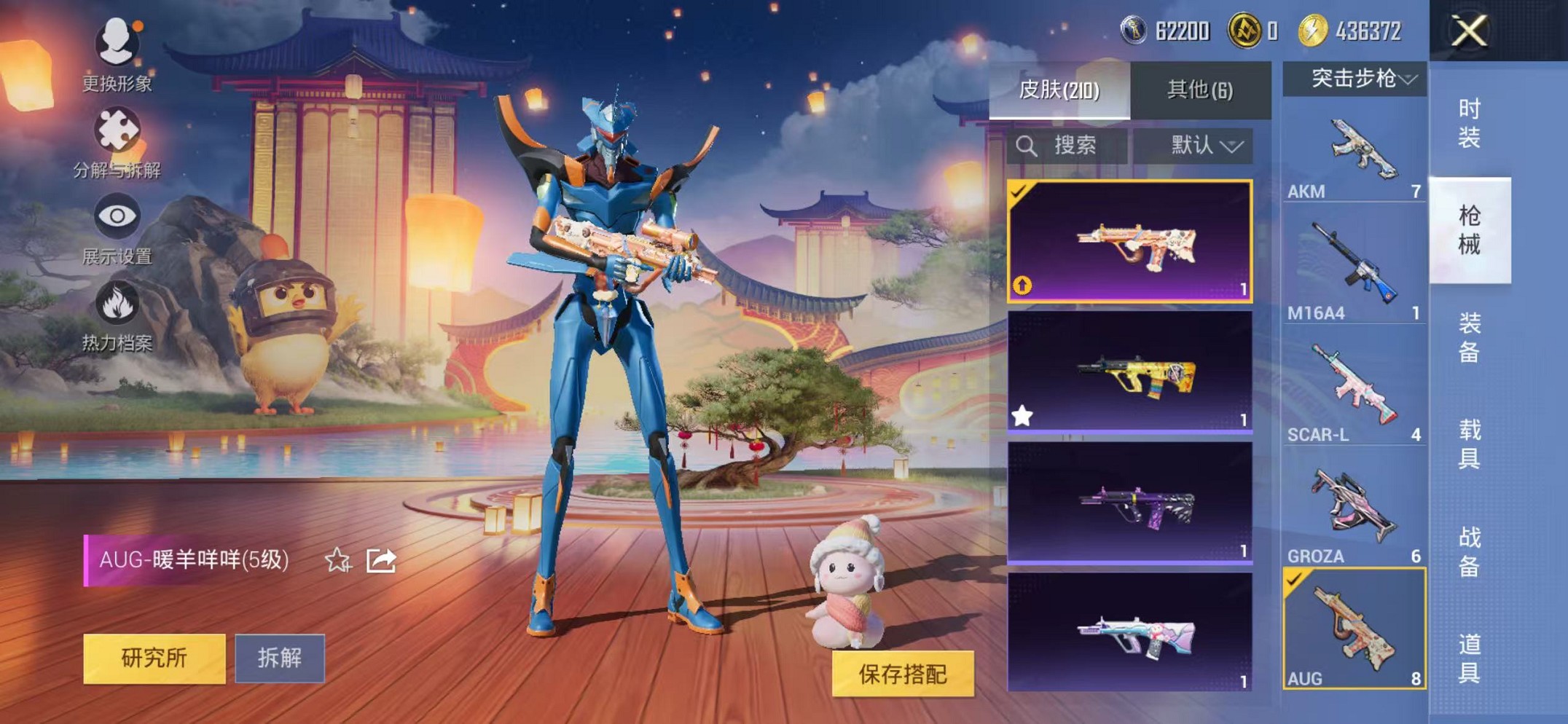Open the search magnifier in skin list
Viewport: 1568px width, 724px height.
[x=1027, y=145]
